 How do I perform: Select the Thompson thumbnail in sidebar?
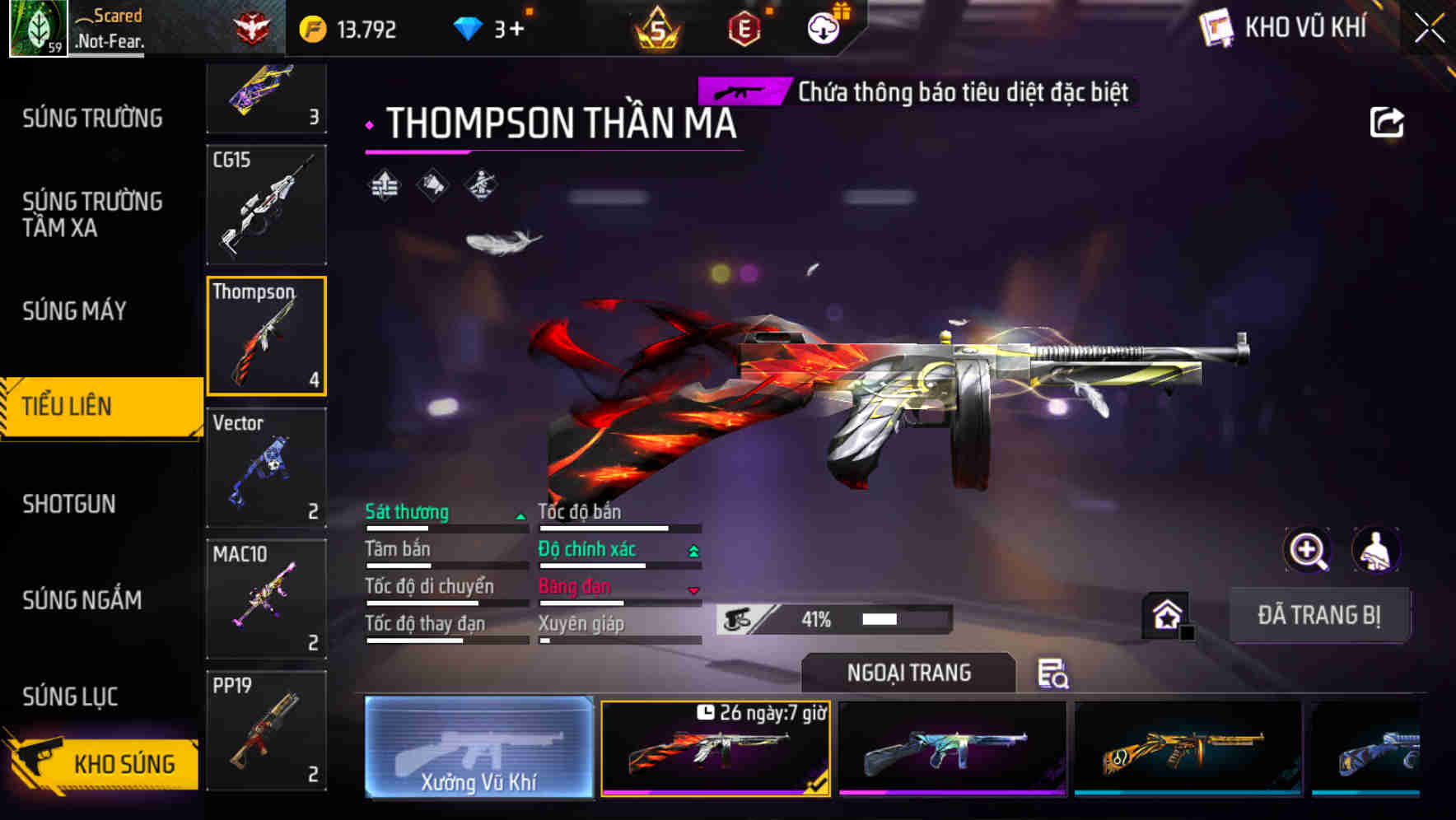[x=266, y=335]
